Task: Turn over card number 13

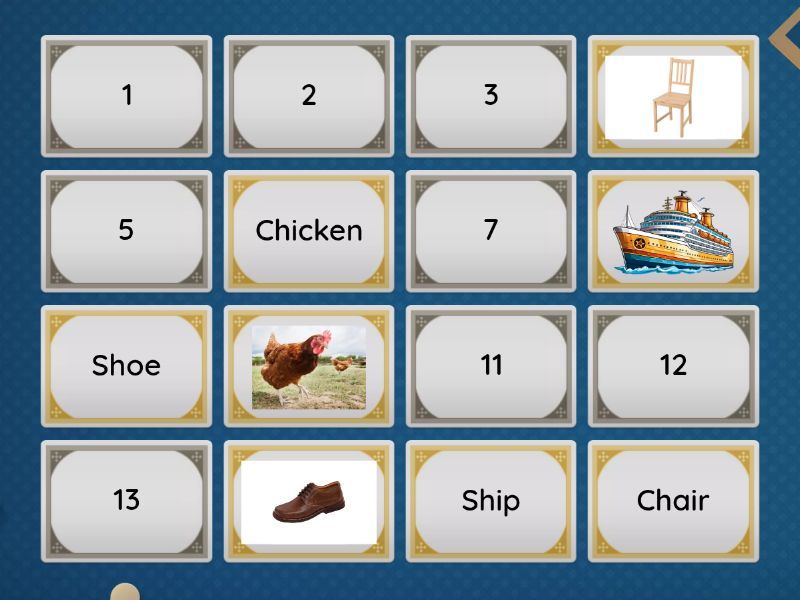Action: click(126, 501)
